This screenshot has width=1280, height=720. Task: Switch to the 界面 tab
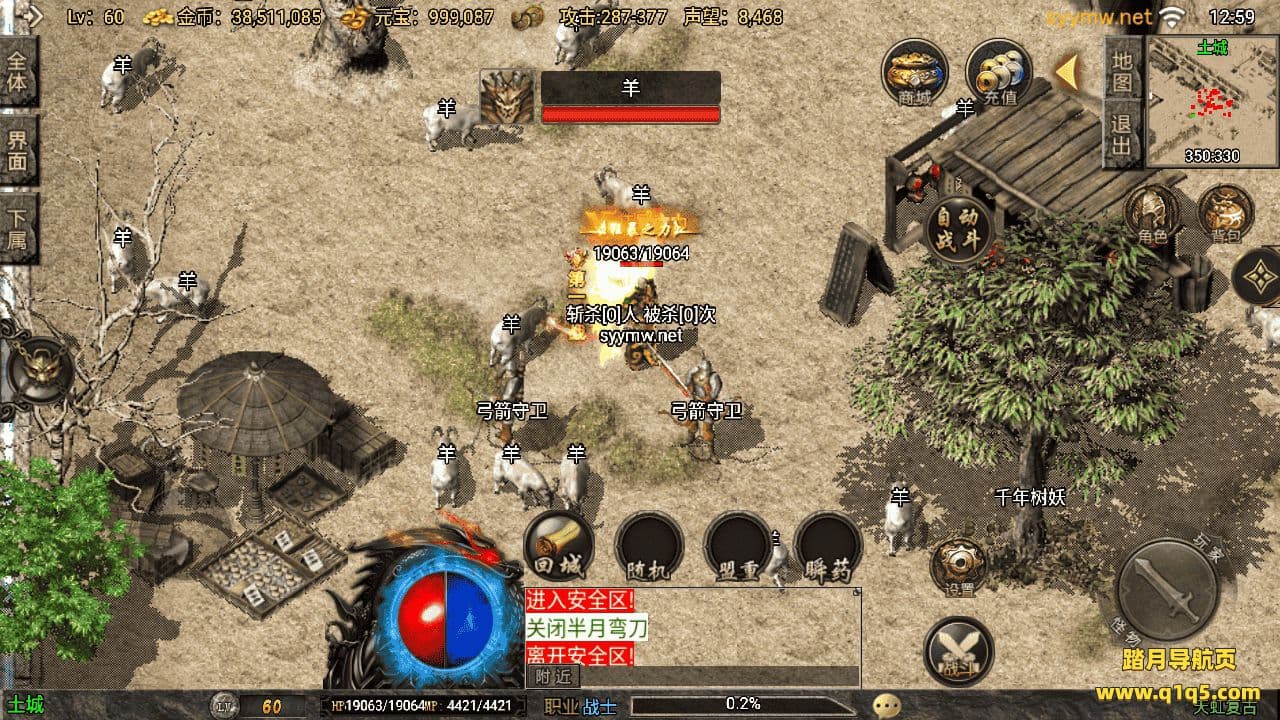pyautogui.click(x=17, y=148)
